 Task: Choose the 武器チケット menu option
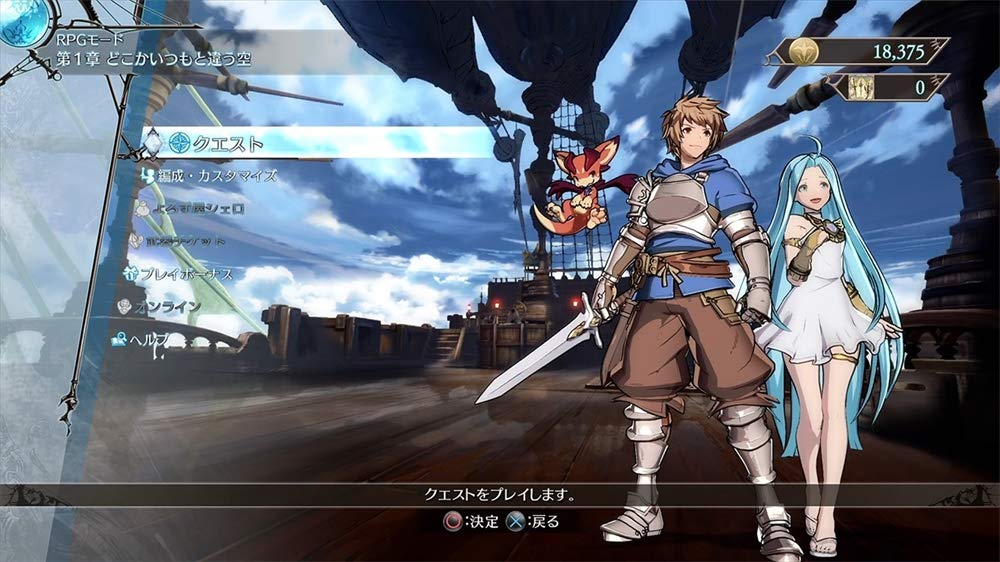pyautogui.click(x=189, y=240)
